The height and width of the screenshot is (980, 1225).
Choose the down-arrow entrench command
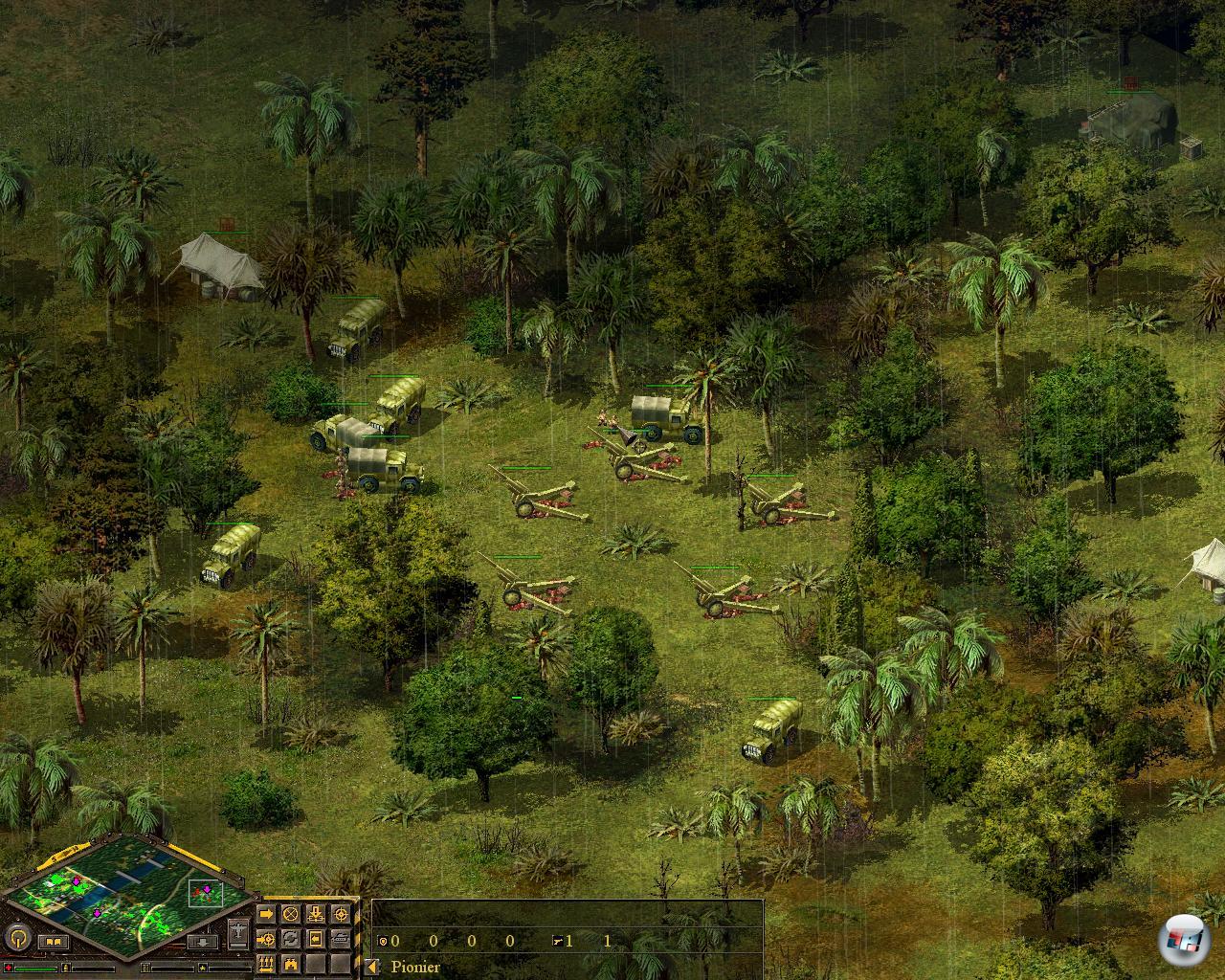coord(316,915)
